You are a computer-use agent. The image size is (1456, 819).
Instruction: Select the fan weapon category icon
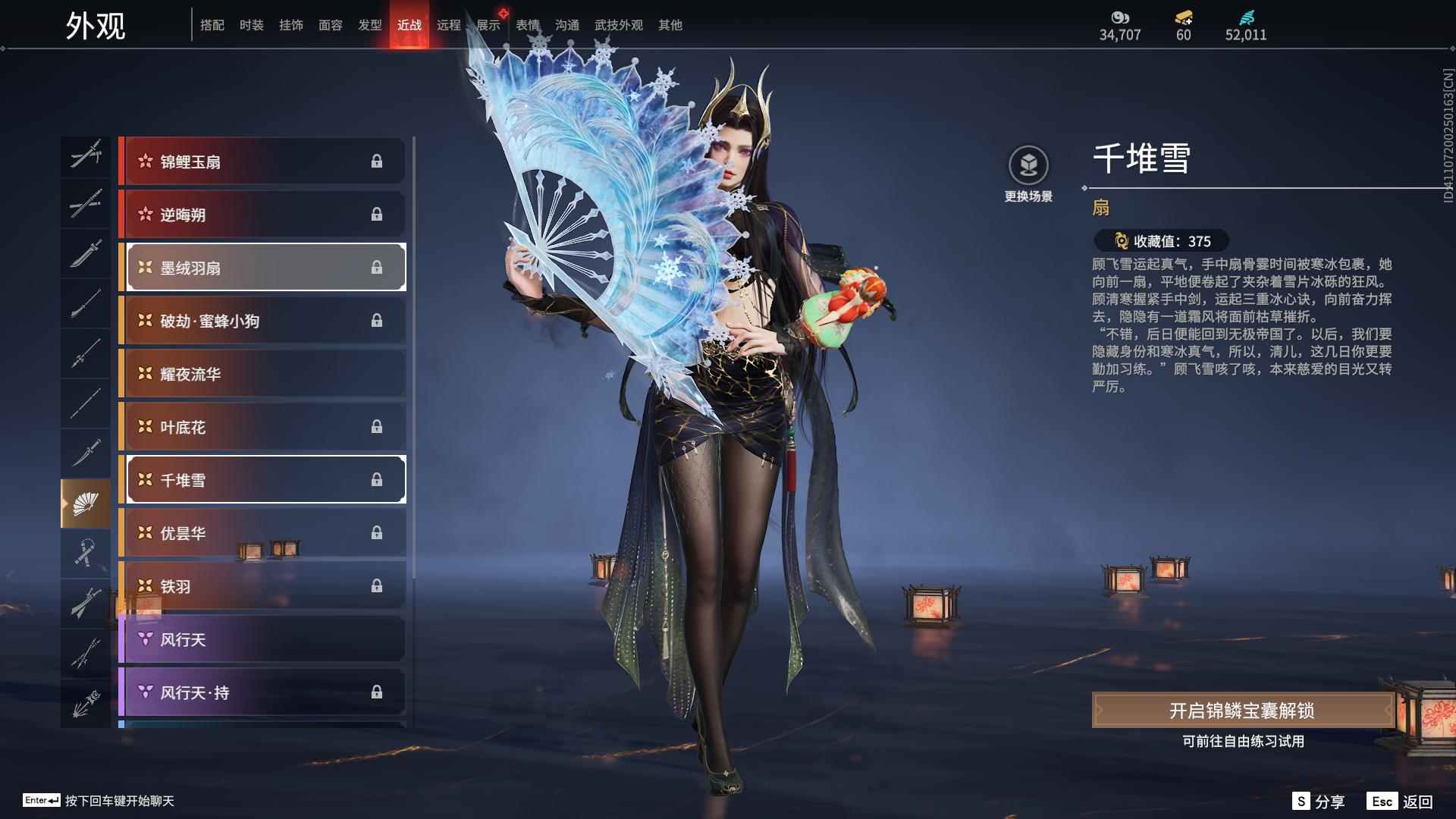point(86,503)
